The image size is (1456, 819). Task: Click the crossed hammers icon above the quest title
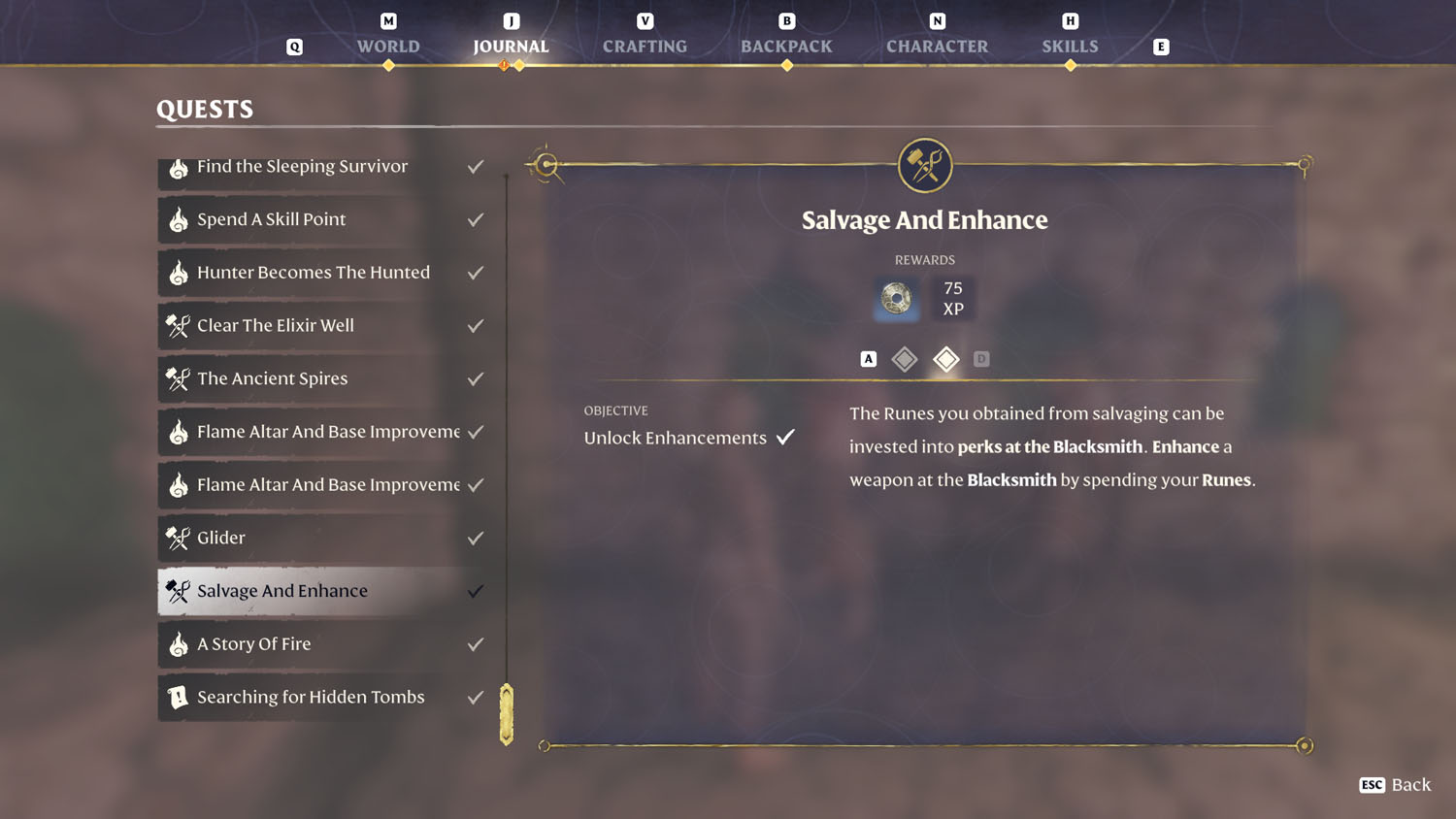point(923,165)
